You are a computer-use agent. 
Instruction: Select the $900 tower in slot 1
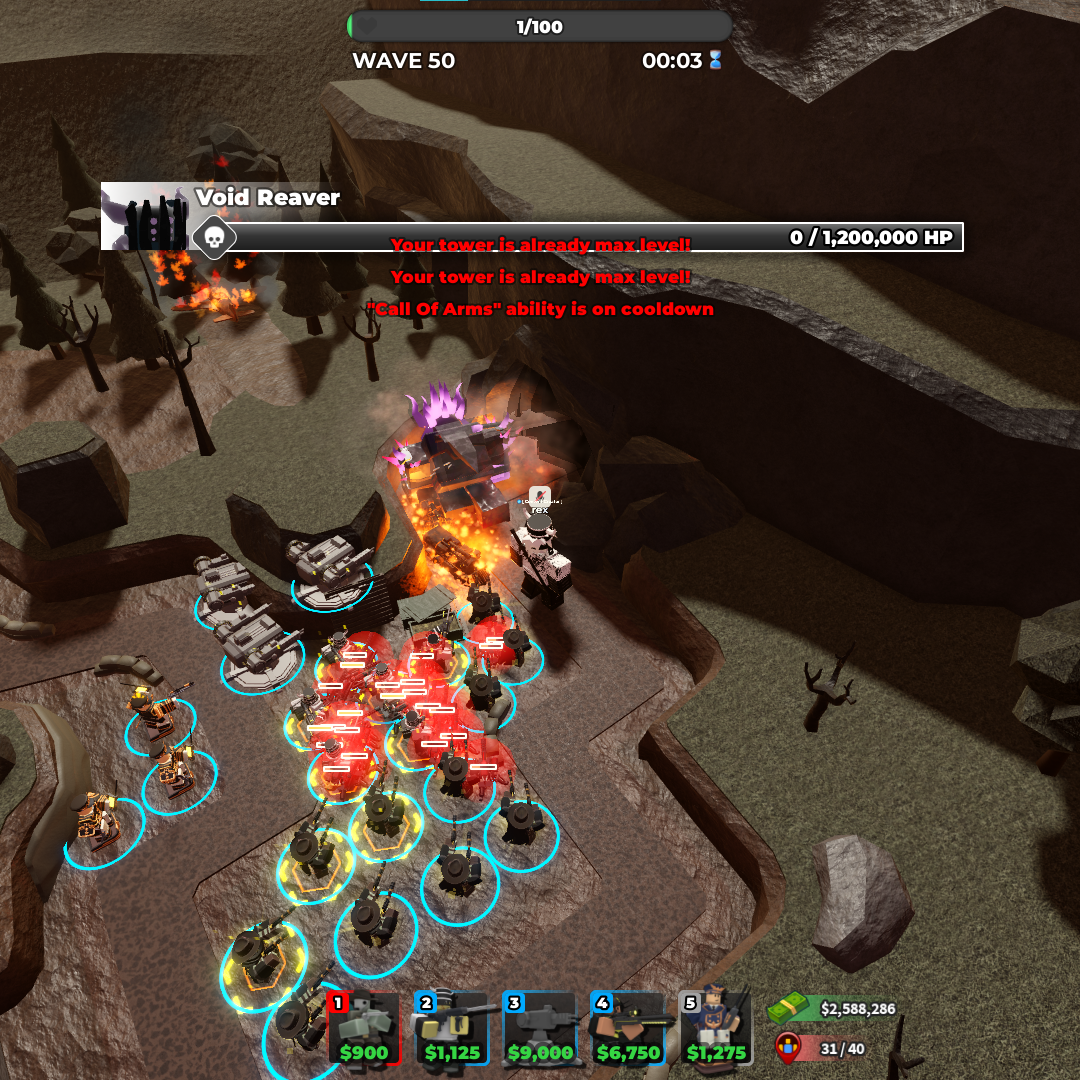(x=364, y=1028)
